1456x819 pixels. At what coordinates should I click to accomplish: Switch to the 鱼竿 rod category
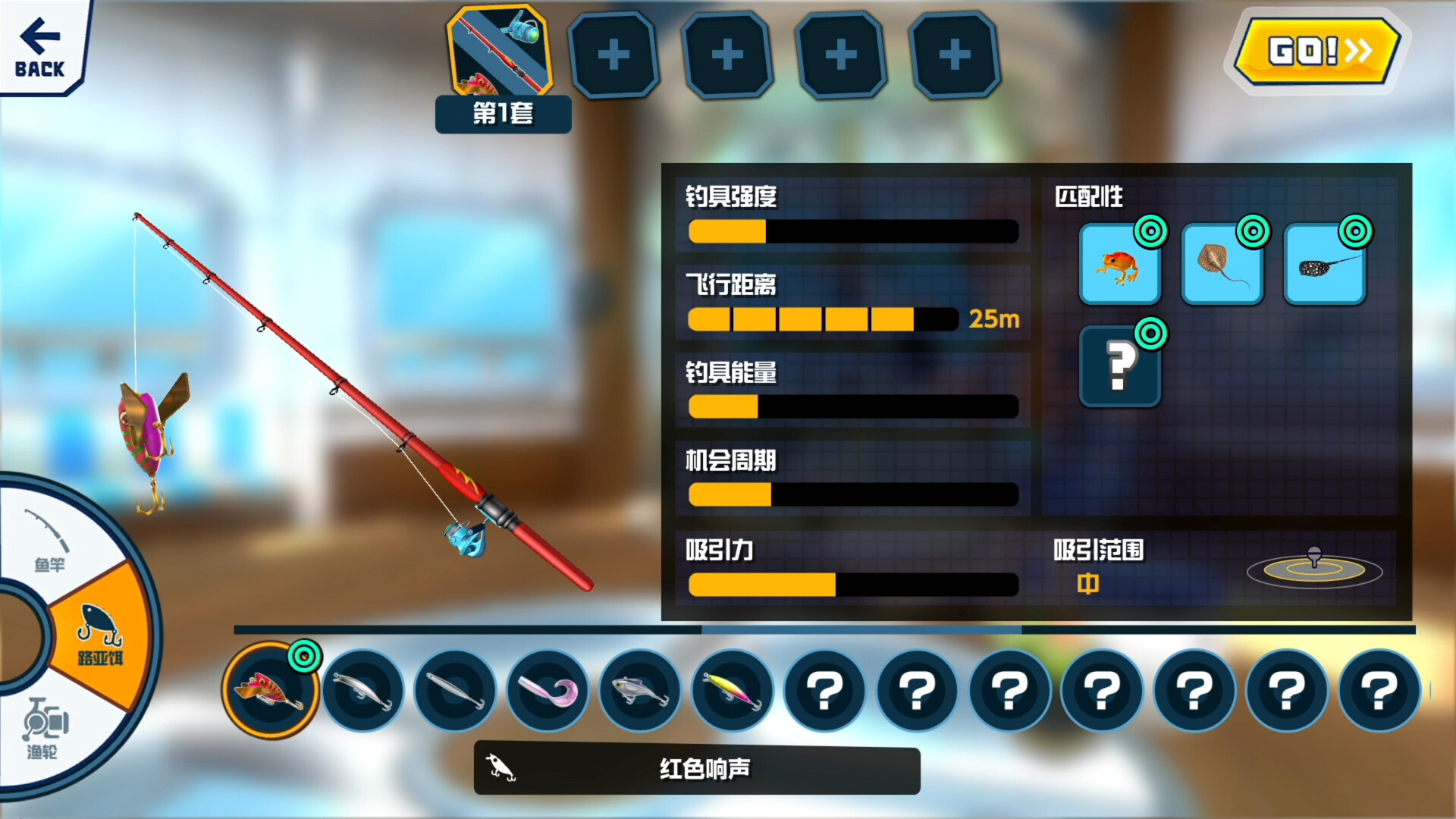(x=49, y=540)
